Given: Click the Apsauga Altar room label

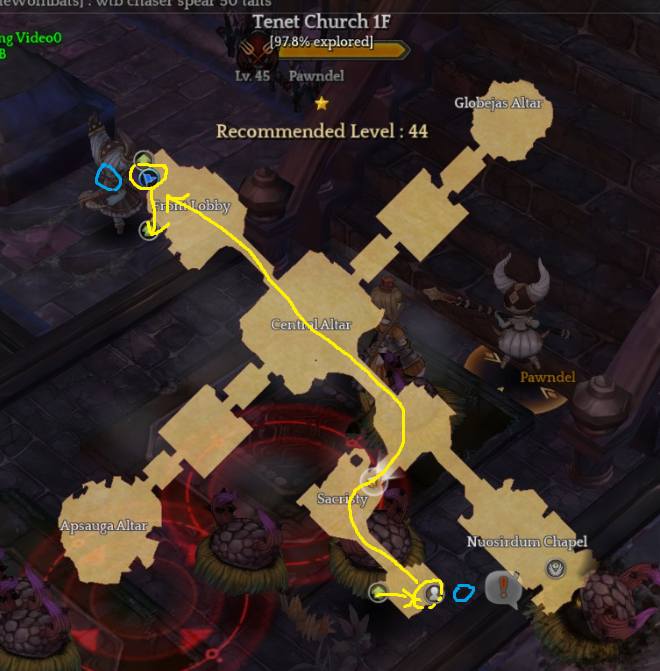Looking at the screenshot, I should click(x=104, y=526).
